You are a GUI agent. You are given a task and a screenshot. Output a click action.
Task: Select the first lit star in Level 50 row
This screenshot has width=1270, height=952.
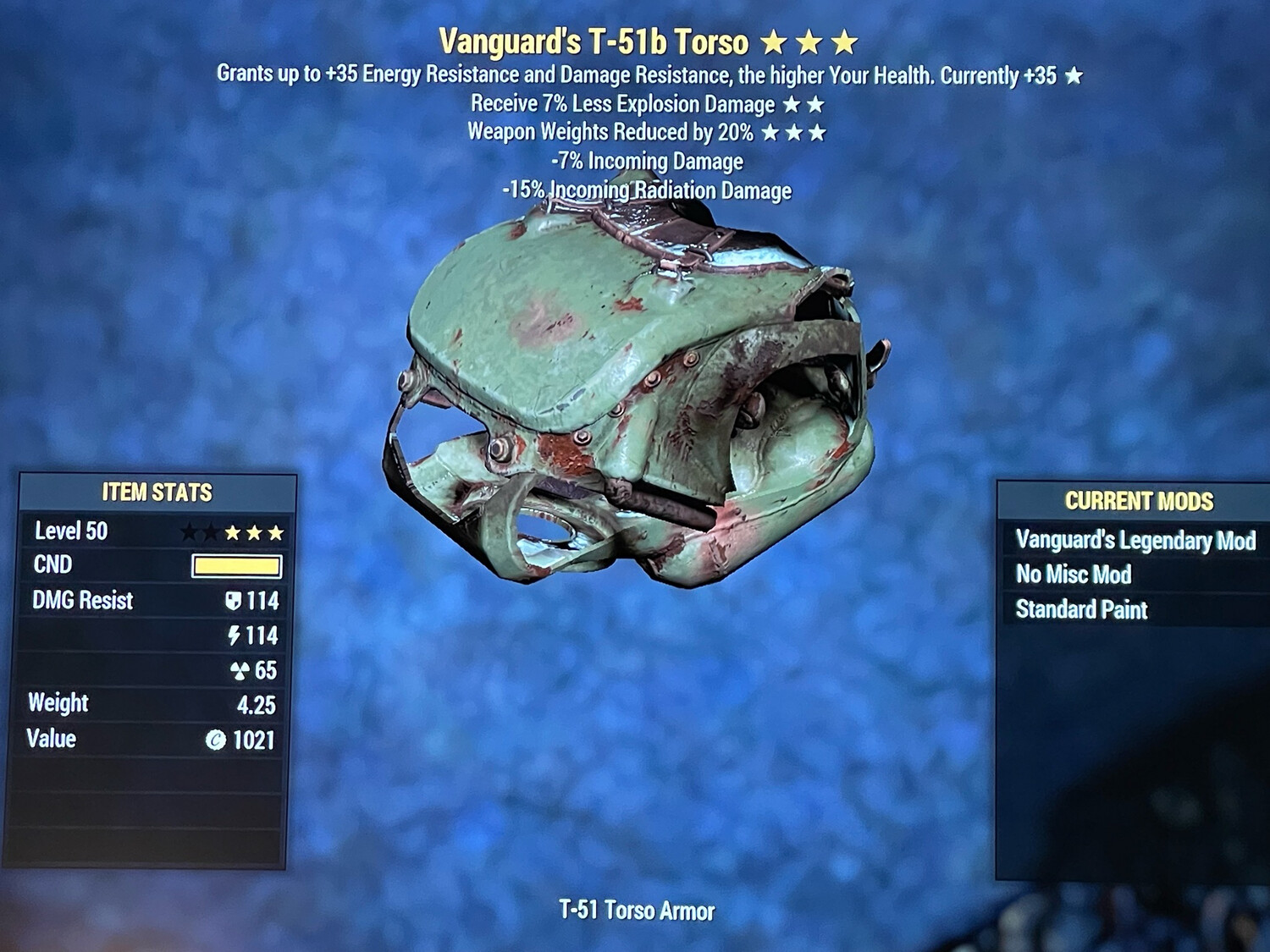[234, 533]
